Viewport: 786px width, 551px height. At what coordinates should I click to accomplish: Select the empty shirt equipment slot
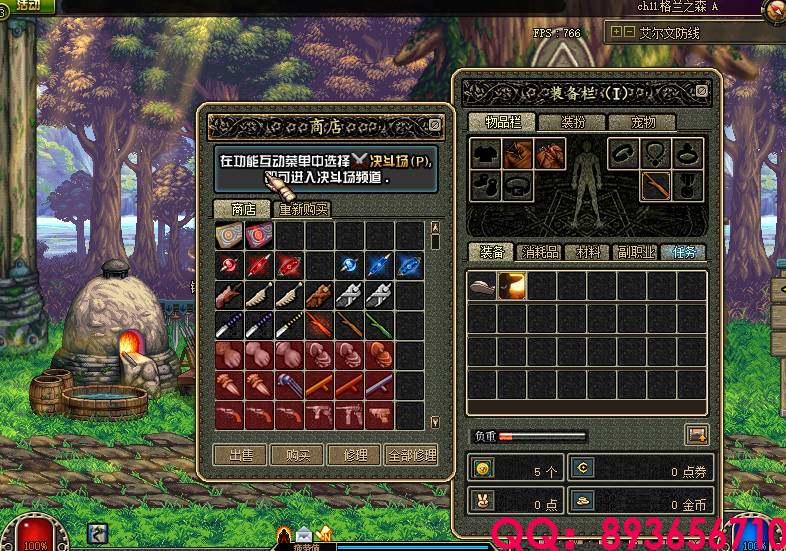486,153
